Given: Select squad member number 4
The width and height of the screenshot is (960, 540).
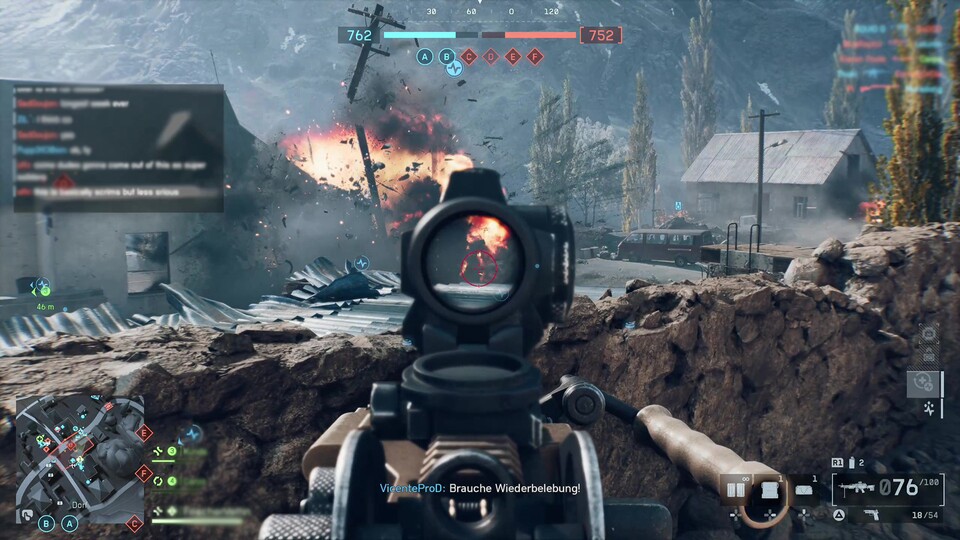Looking at the screenshot, I should [172, 481].
